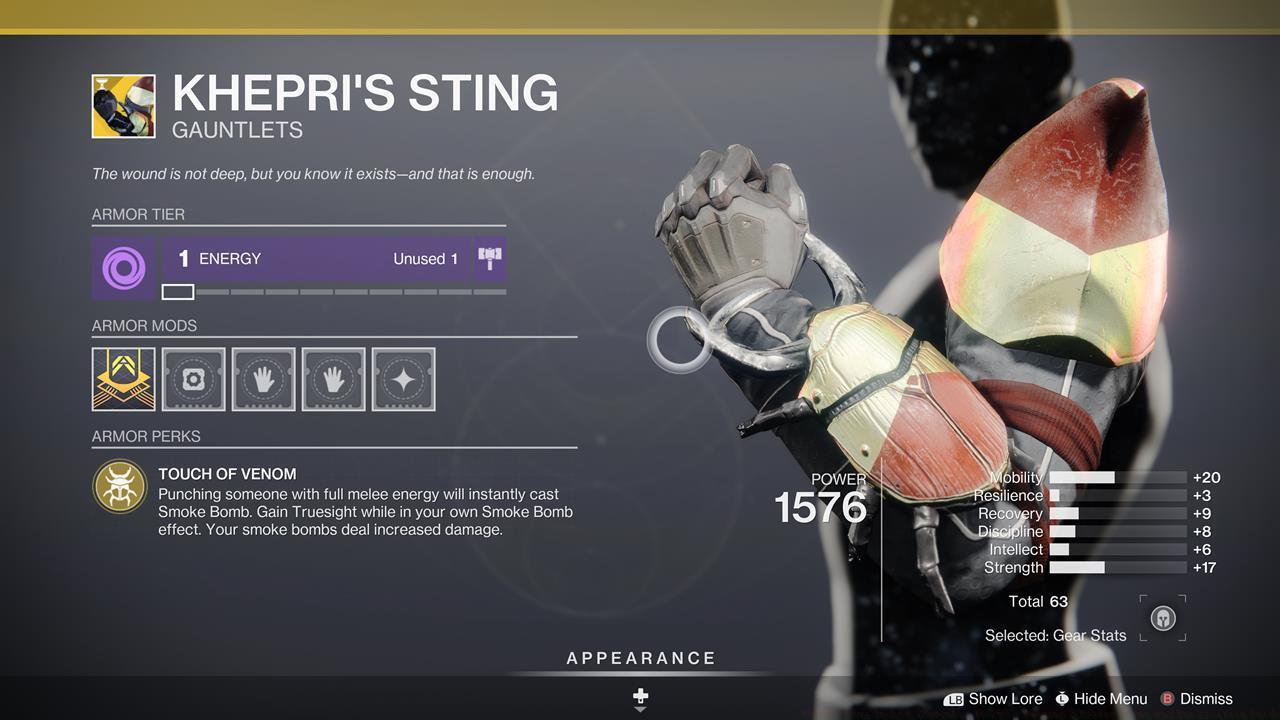1280x720 pixels.
Task: Click the first glove-shaped arms mod slot
Action: 263,378
